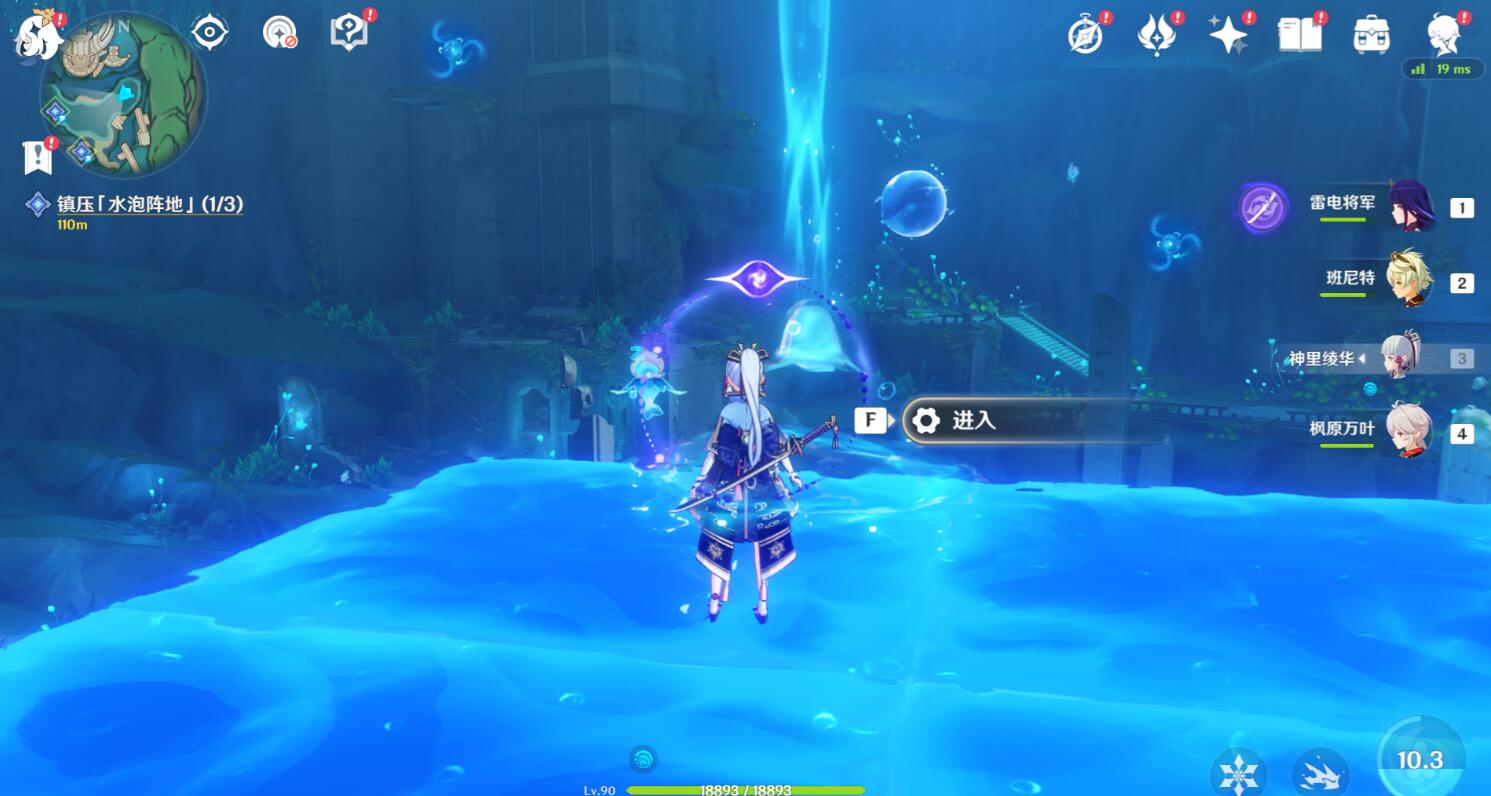This screenshot has height=796, width=1491.
Task: Use the snowflake elemental skill
Action: 1238,772
